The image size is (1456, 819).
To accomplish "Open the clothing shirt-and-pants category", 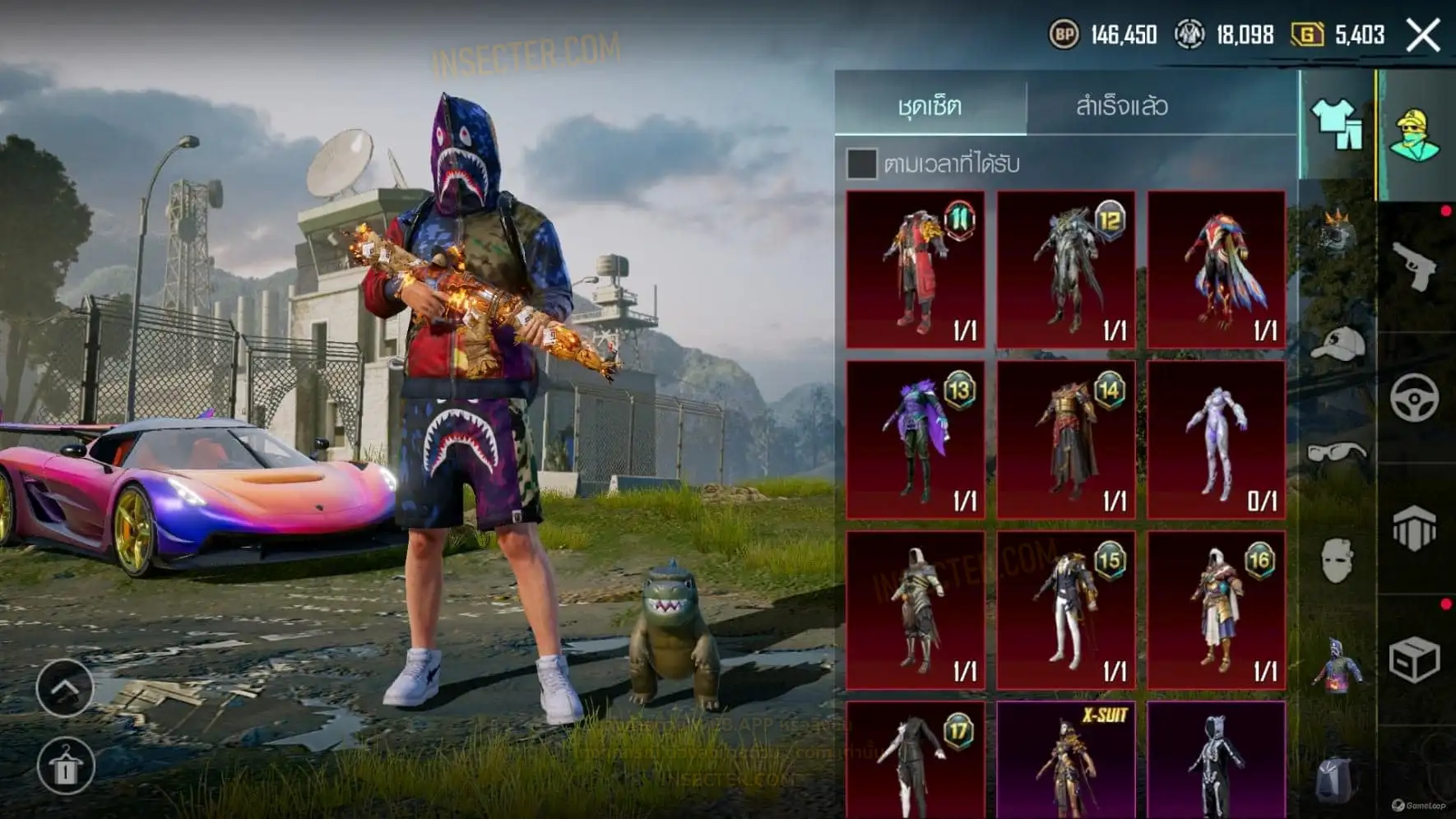I will (x=1336, y=124).
